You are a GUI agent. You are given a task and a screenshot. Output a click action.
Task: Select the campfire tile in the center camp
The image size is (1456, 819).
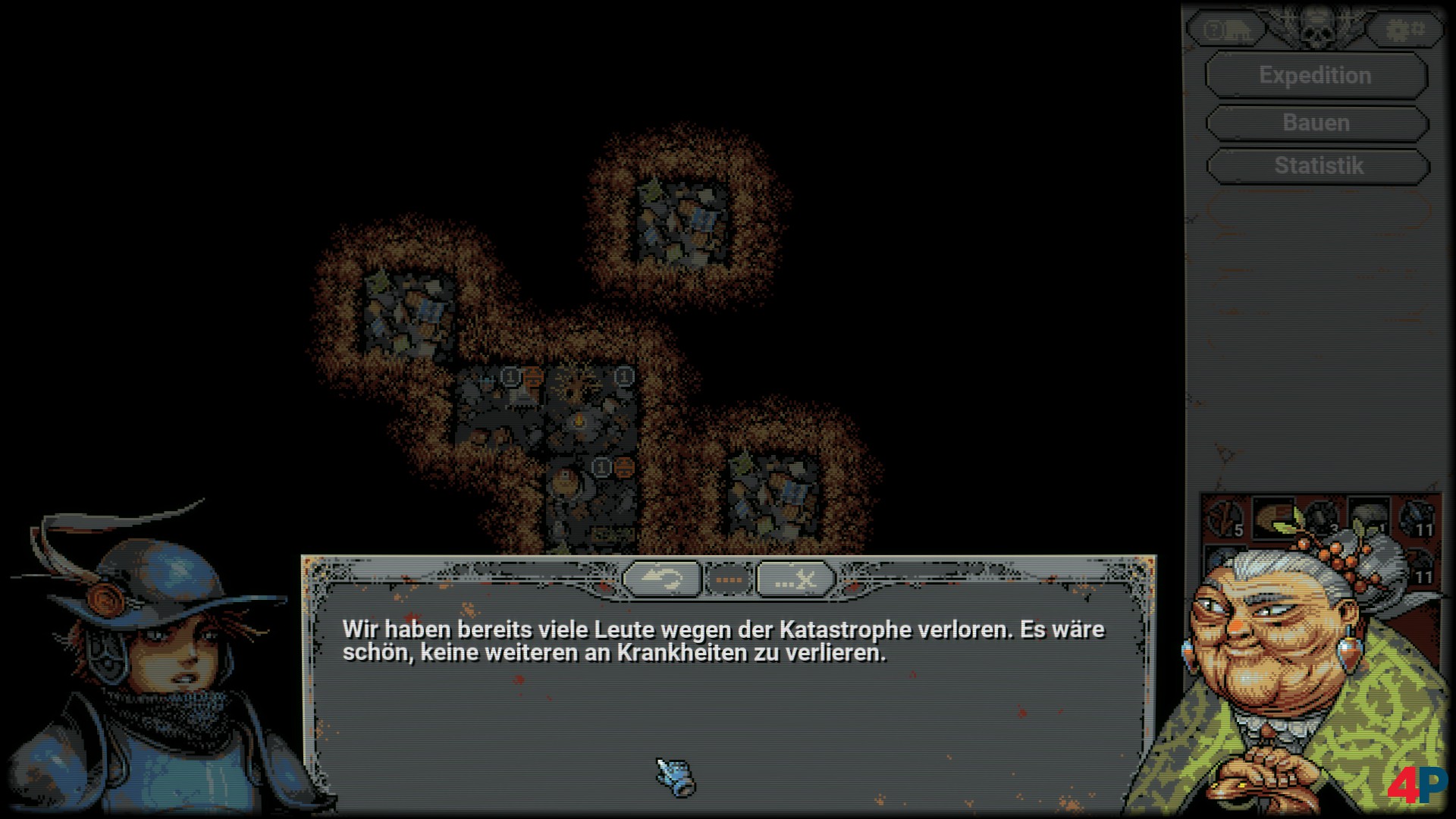tap(579, 420)
